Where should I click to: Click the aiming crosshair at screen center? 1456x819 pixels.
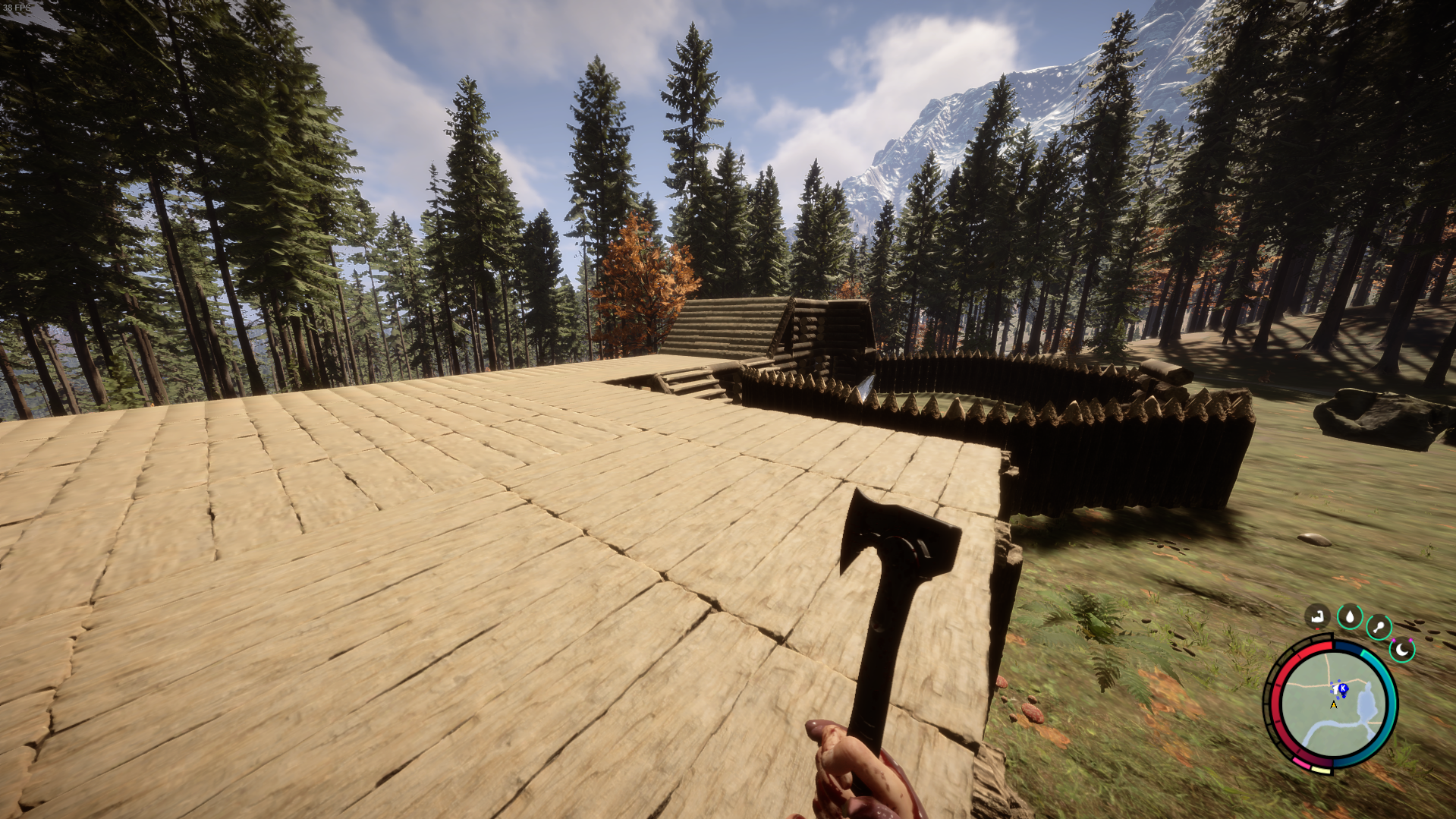tap(728, 410)
